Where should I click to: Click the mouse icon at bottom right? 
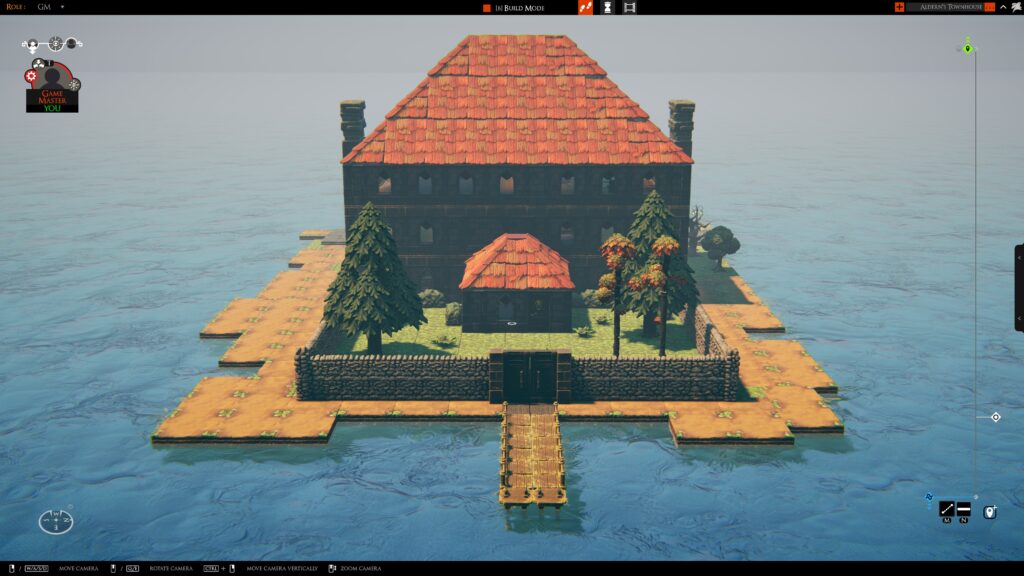point(989,512)
